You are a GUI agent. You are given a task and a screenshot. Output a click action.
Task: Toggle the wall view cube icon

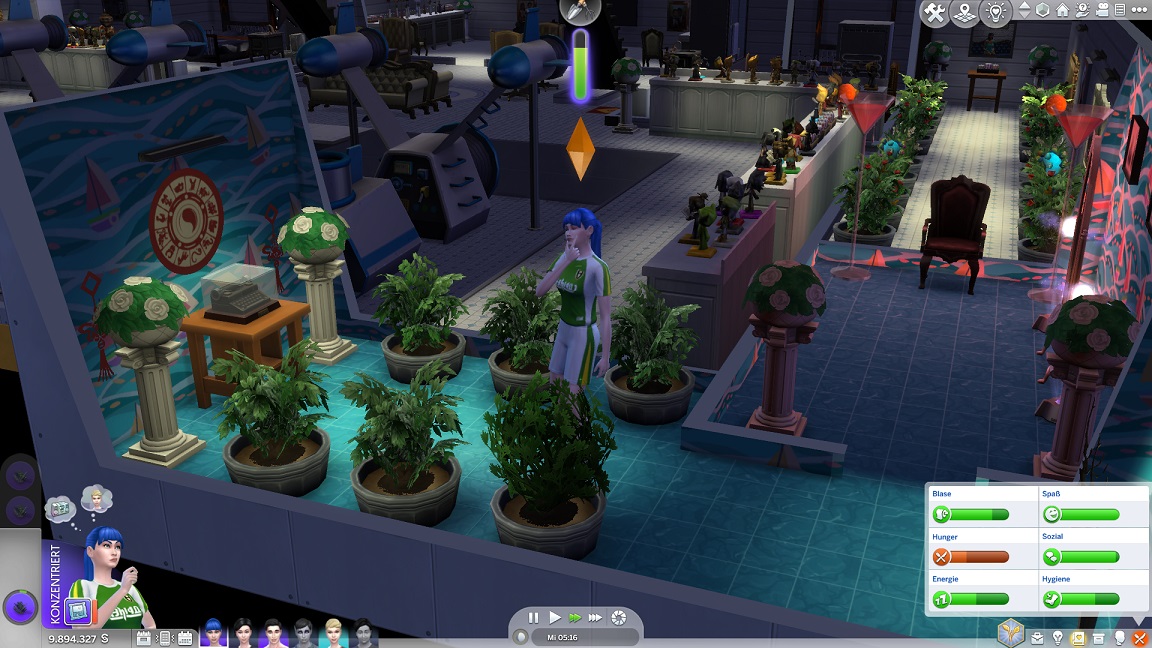[x=1044, y=11]
